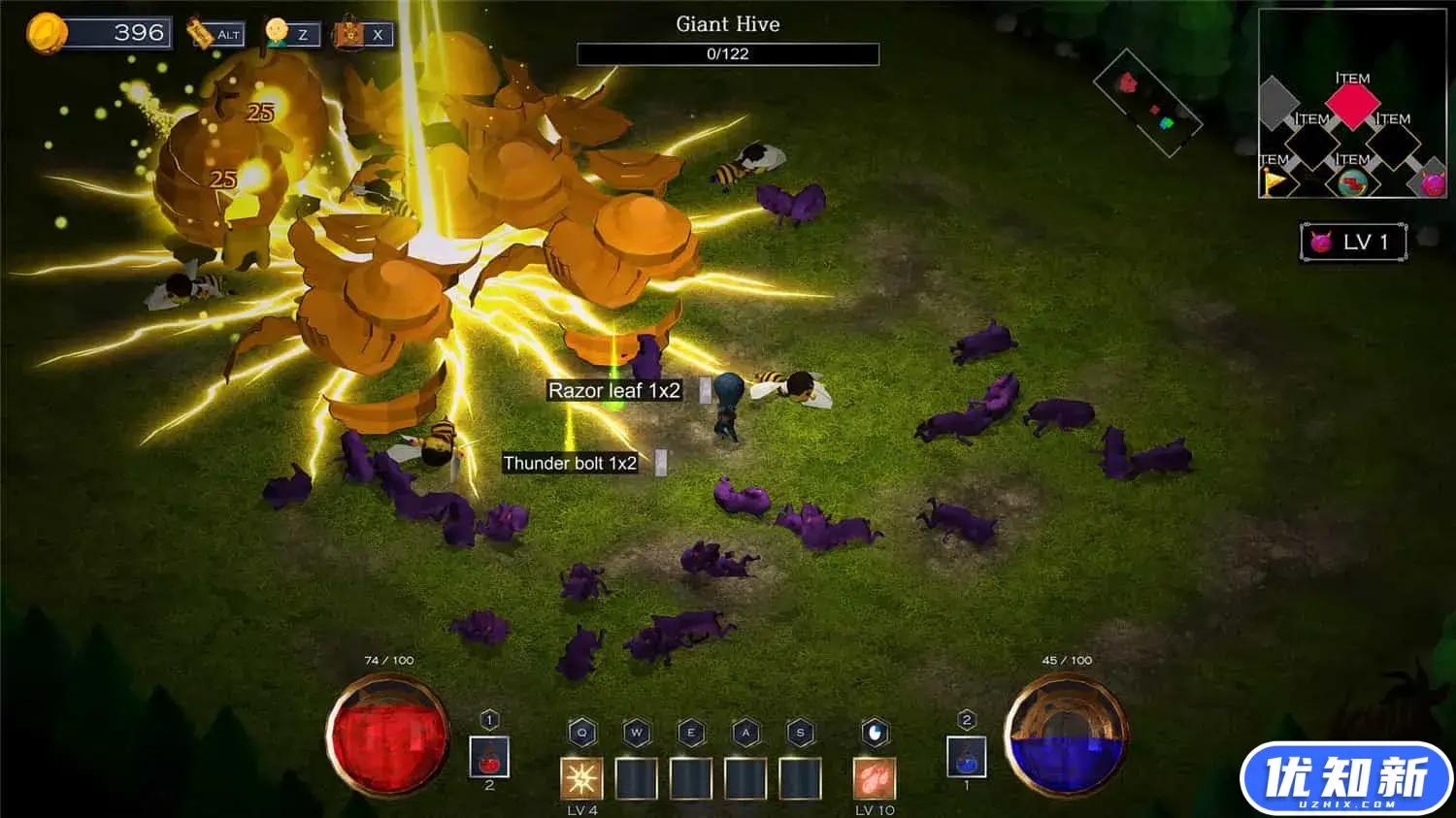Image resolution: width=1456 pixels, height=818 pixels.
Task: Select the red diamond room on map
Action: [1352, 105]
